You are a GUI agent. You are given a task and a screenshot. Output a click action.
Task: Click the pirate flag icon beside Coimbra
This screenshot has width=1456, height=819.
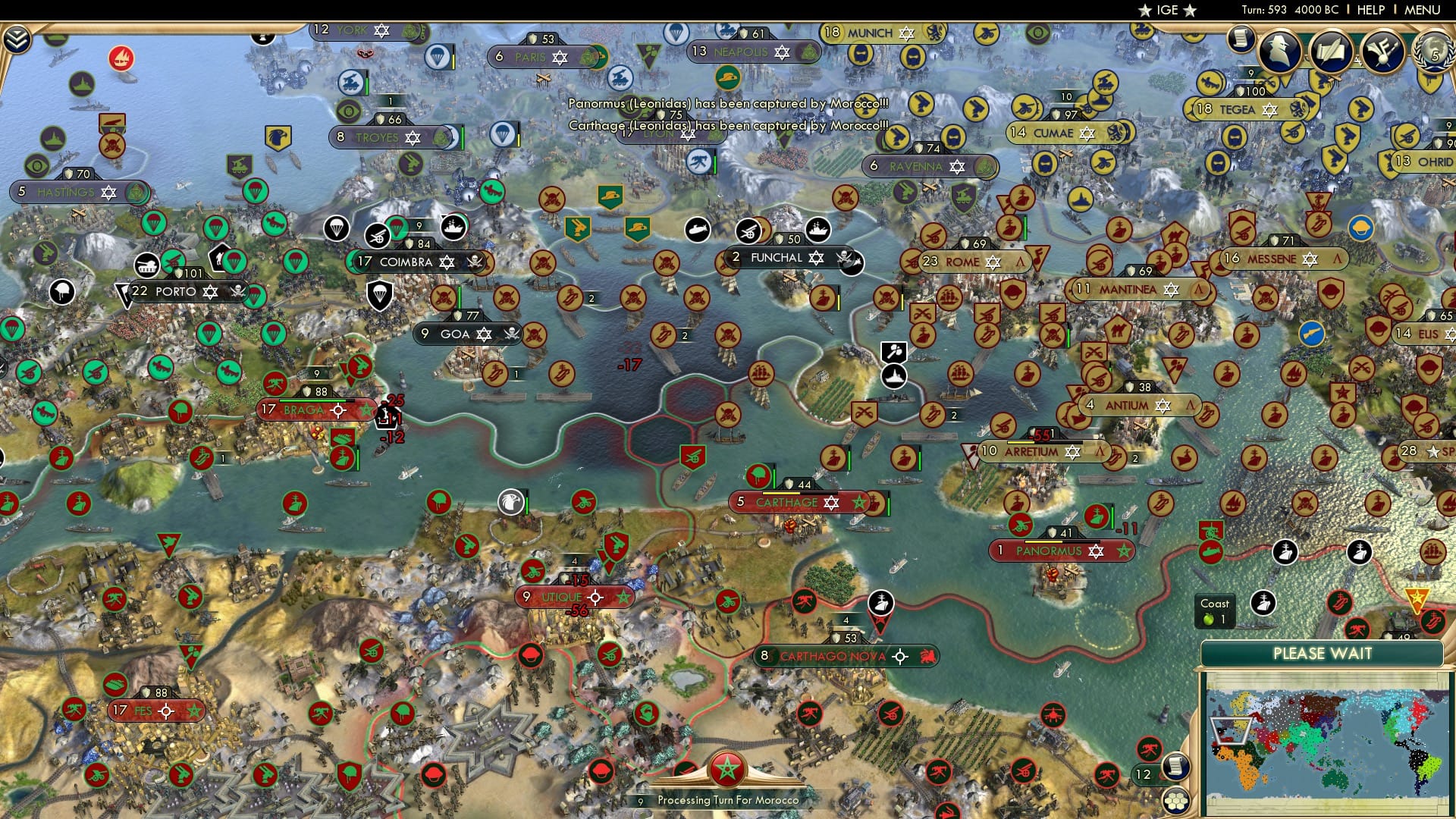(475, 262)
